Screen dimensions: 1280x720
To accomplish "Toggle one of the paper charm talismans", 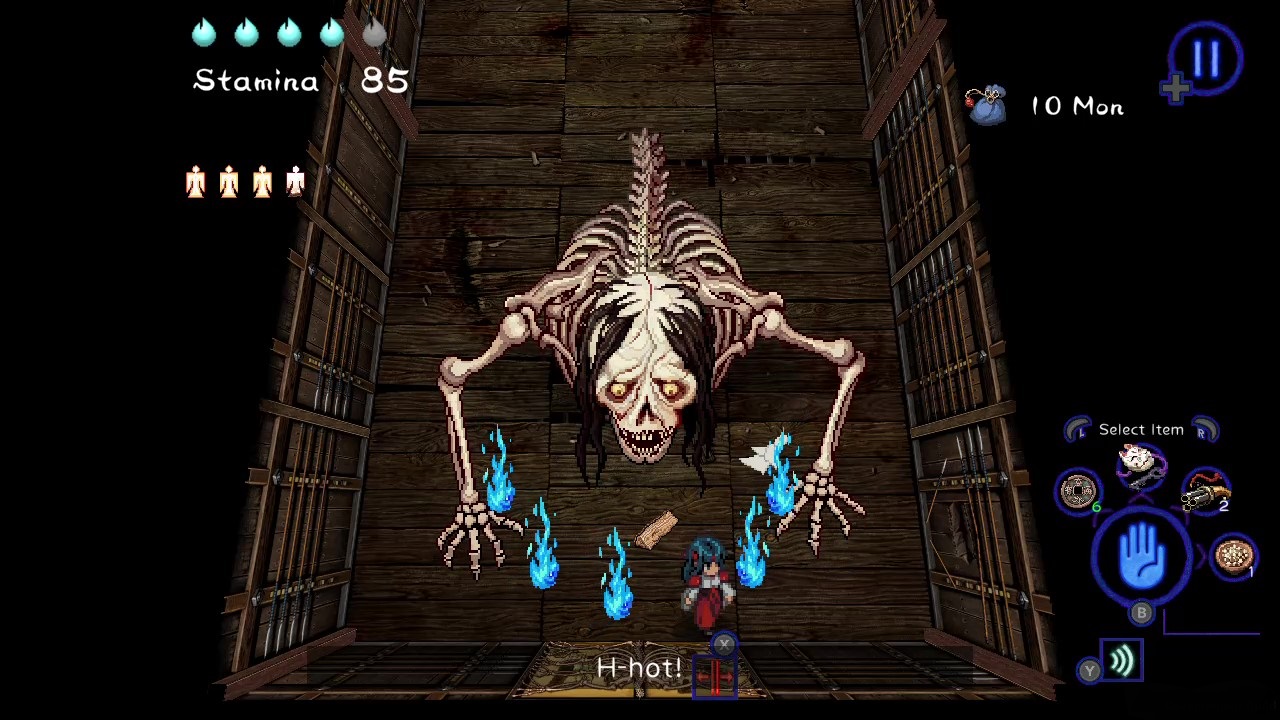I will 195,180.
